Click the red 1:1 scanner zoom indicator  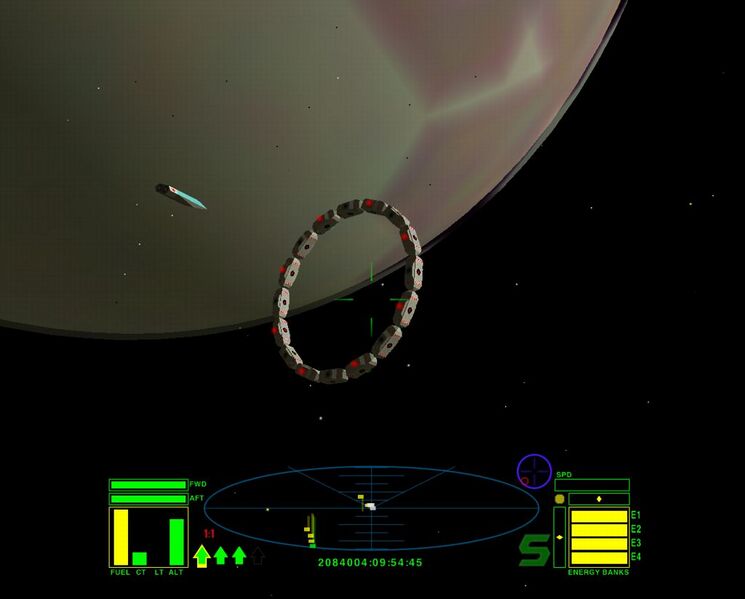(x=209, y=534)
